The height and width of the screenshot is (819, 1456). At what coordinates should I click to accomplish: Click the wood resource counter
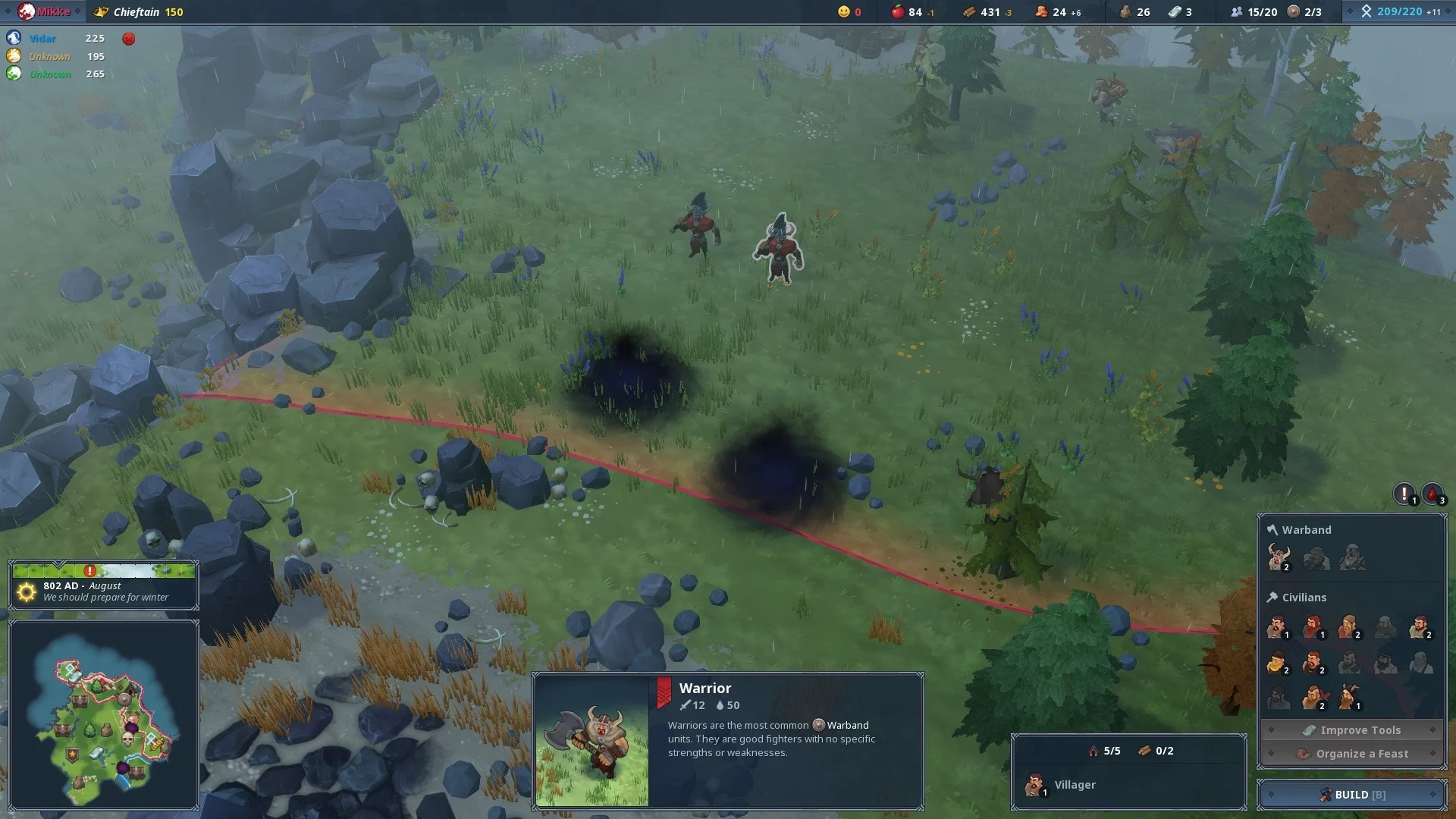(x=987, y=12)
